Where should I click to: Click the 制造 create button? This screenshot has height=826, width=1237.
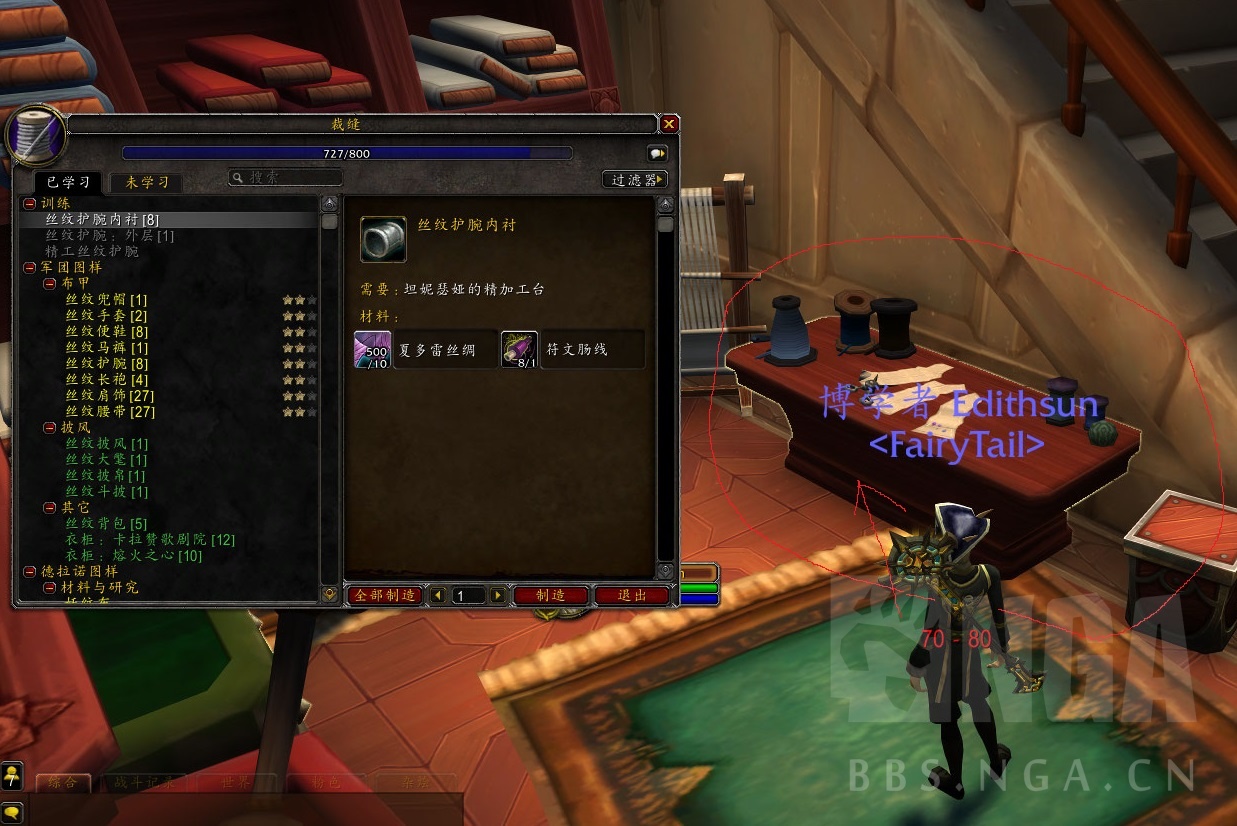551,595
